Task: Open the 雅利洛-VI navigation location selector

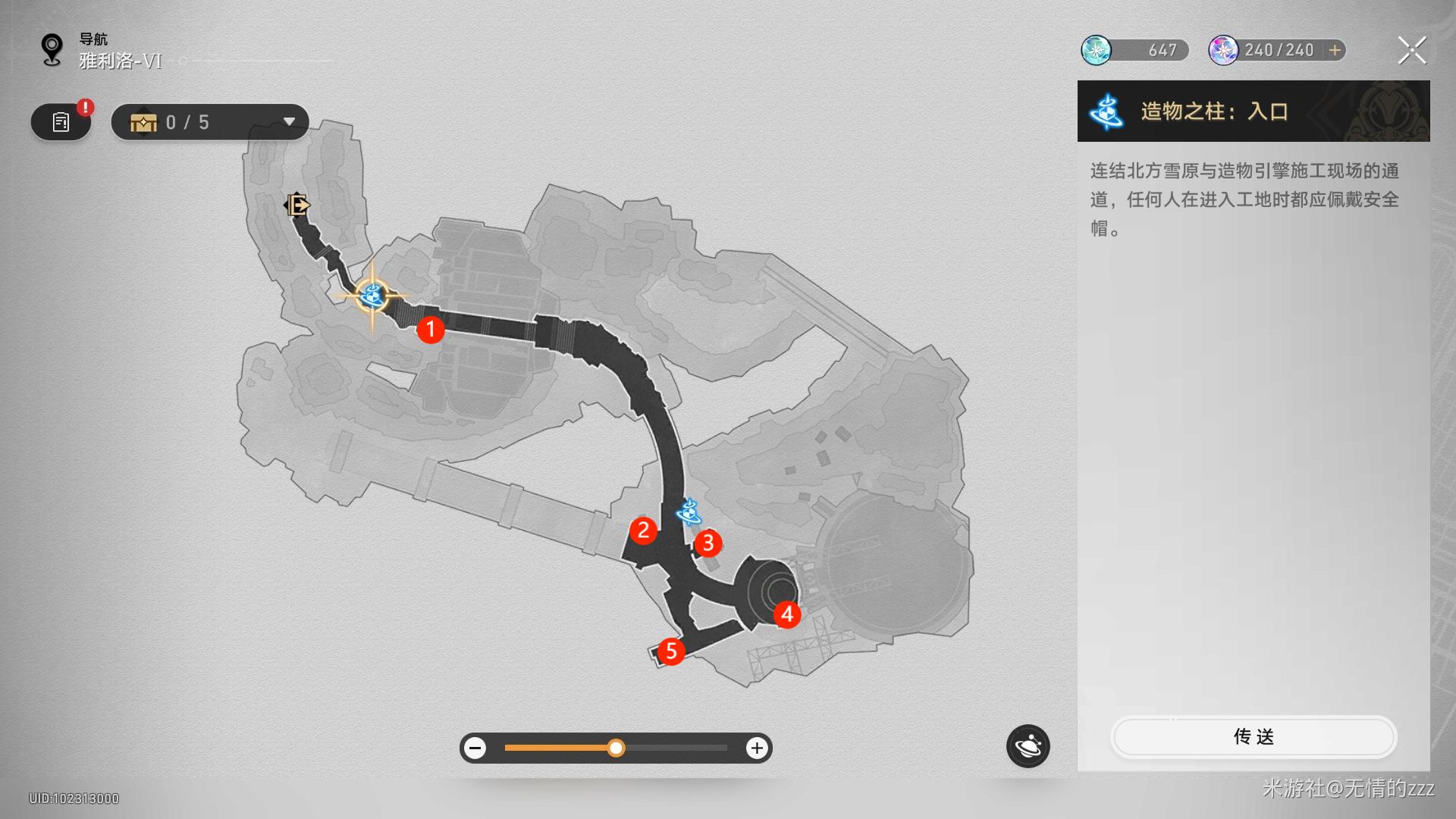Action: click(x=120, y=61)
